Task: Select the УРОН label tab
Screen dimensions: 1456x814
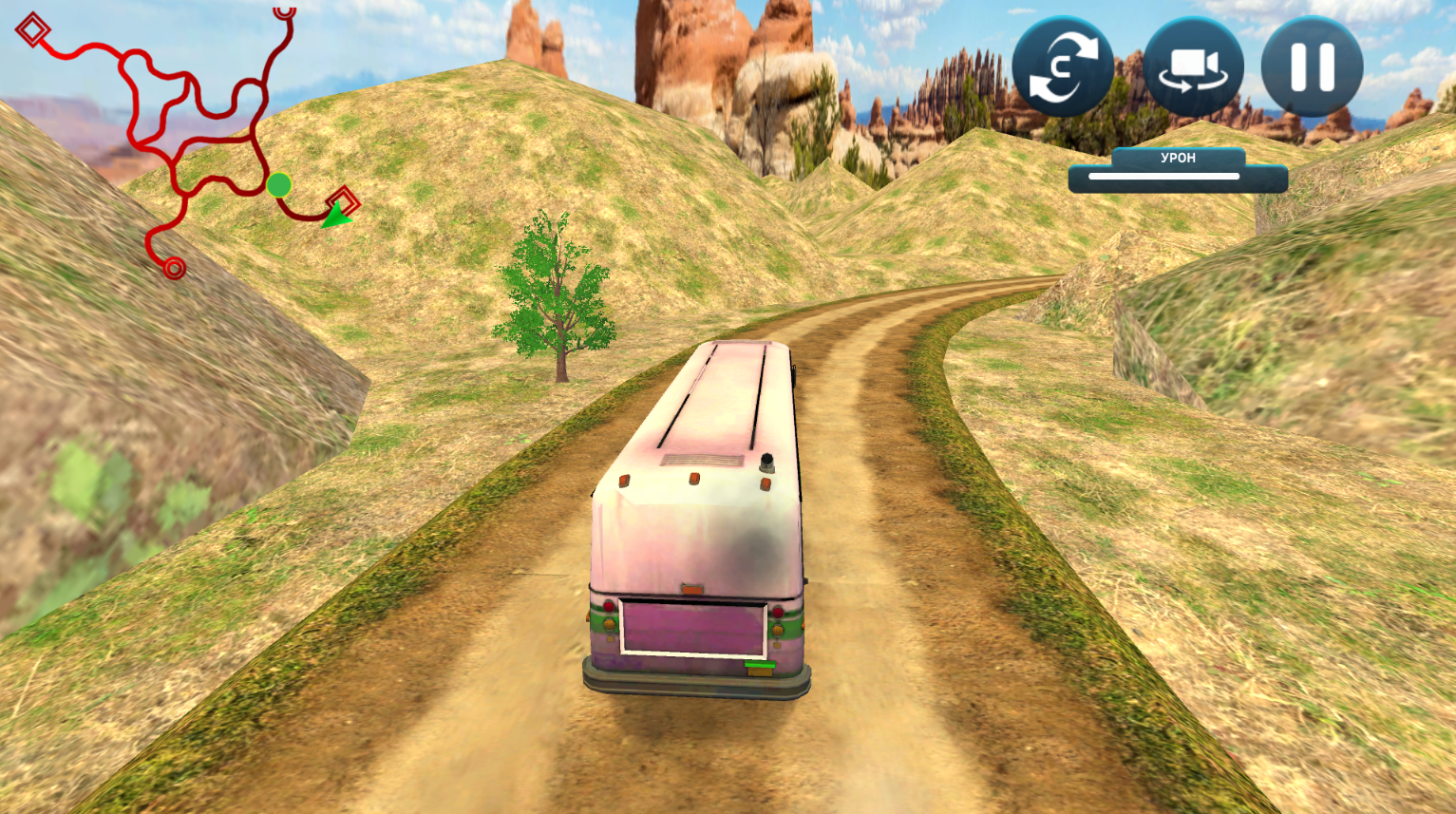Action: tap(1178, 158)
